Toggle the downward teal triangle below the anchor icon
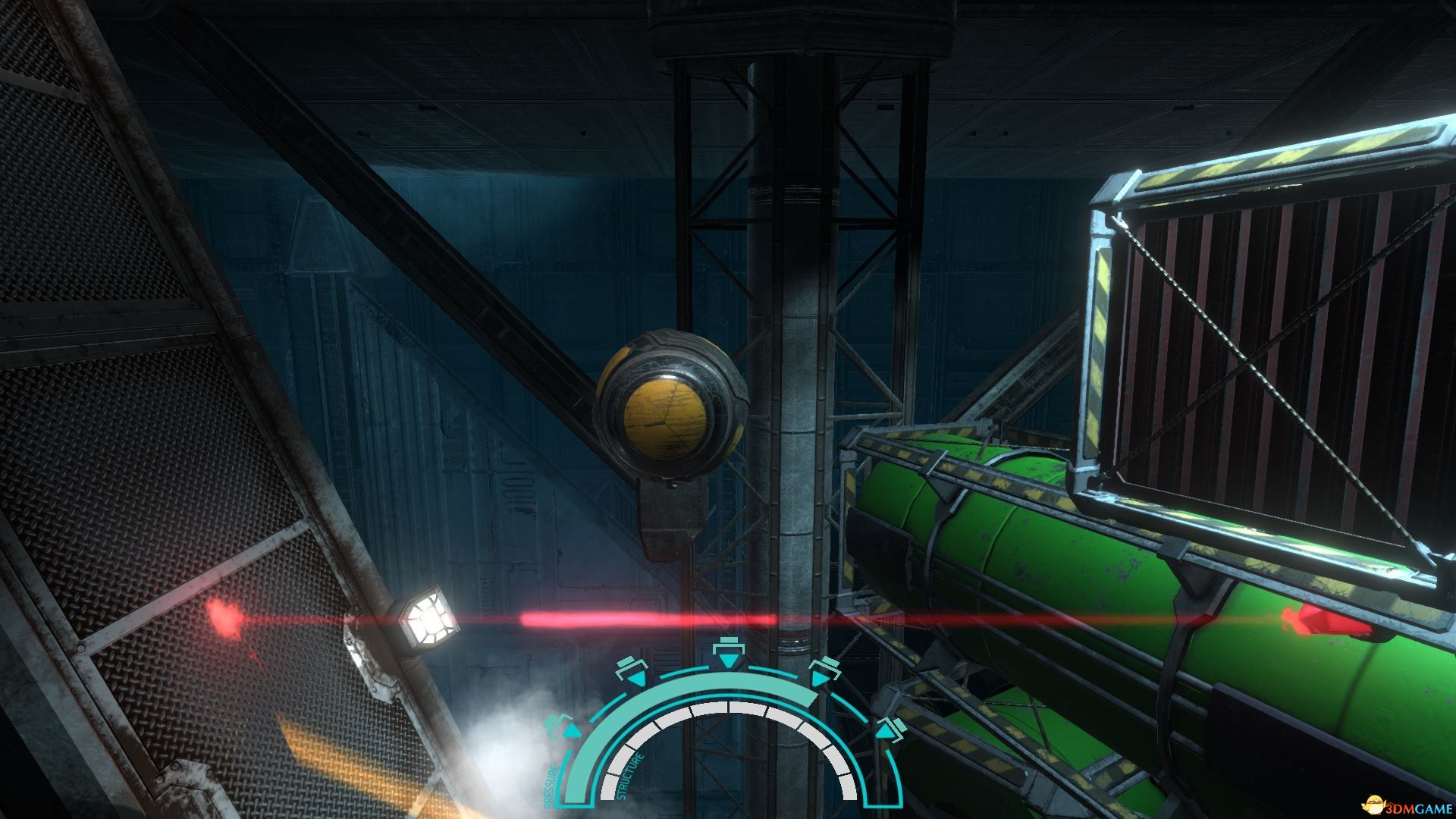The image size is (1456, 819). [727, 661]
